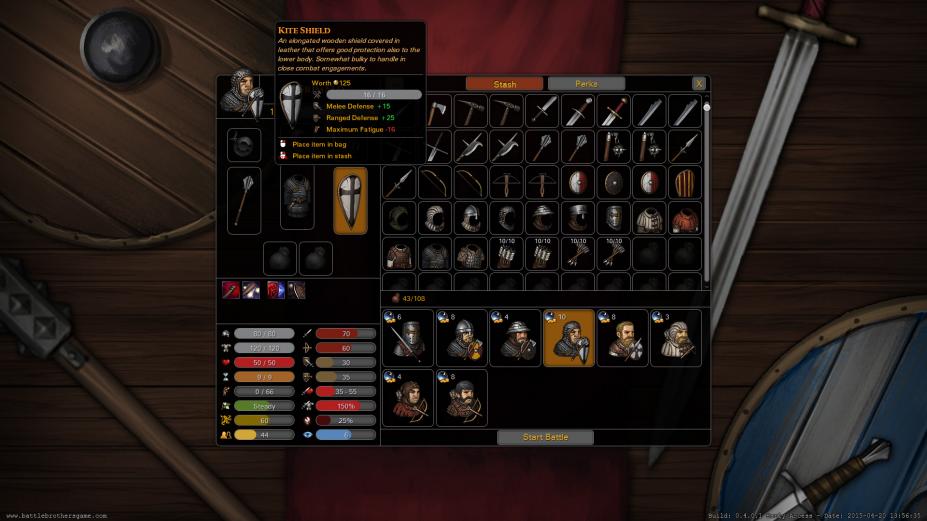Screen dimensions: 927x521
Task: Select the kettle hat brother portrait
Action: point(515,338)
